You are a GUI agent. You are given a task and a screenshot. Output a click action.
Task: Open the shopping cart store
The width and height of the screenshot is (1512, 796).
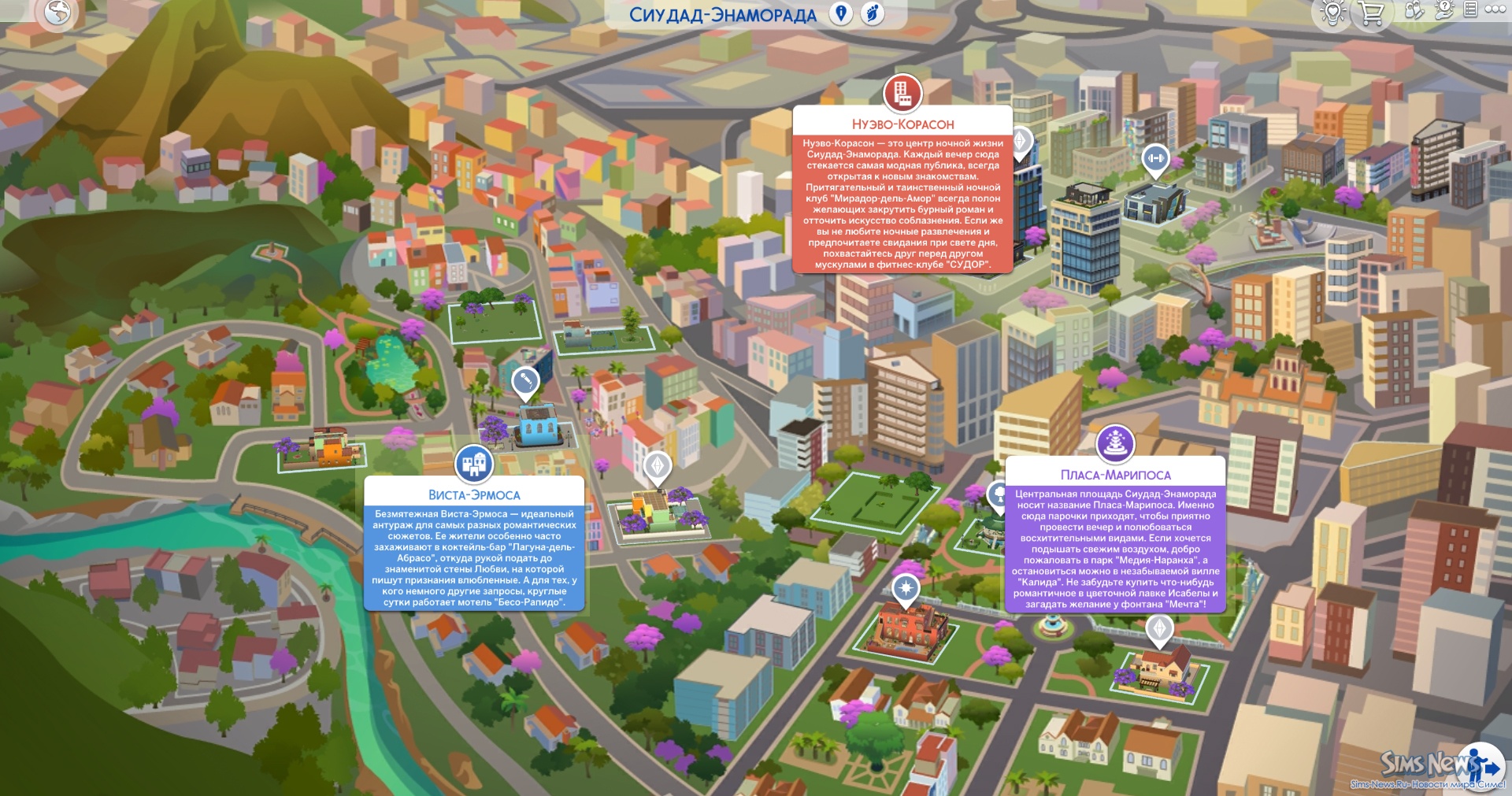pyautogui.click(x=1371, y=13)
